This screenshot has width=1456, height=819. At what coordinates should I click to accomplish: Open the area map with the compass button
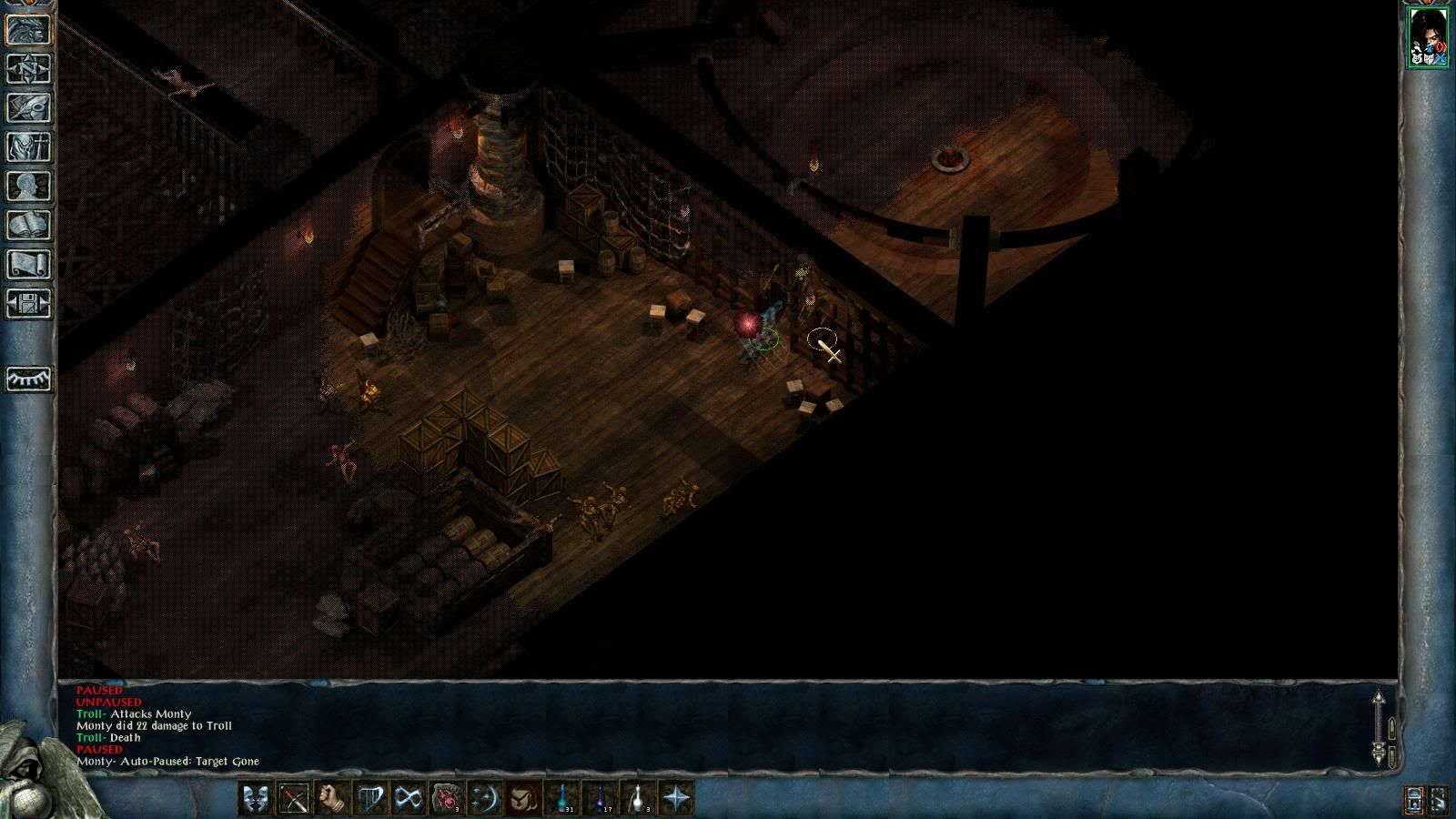click(29, 69)
